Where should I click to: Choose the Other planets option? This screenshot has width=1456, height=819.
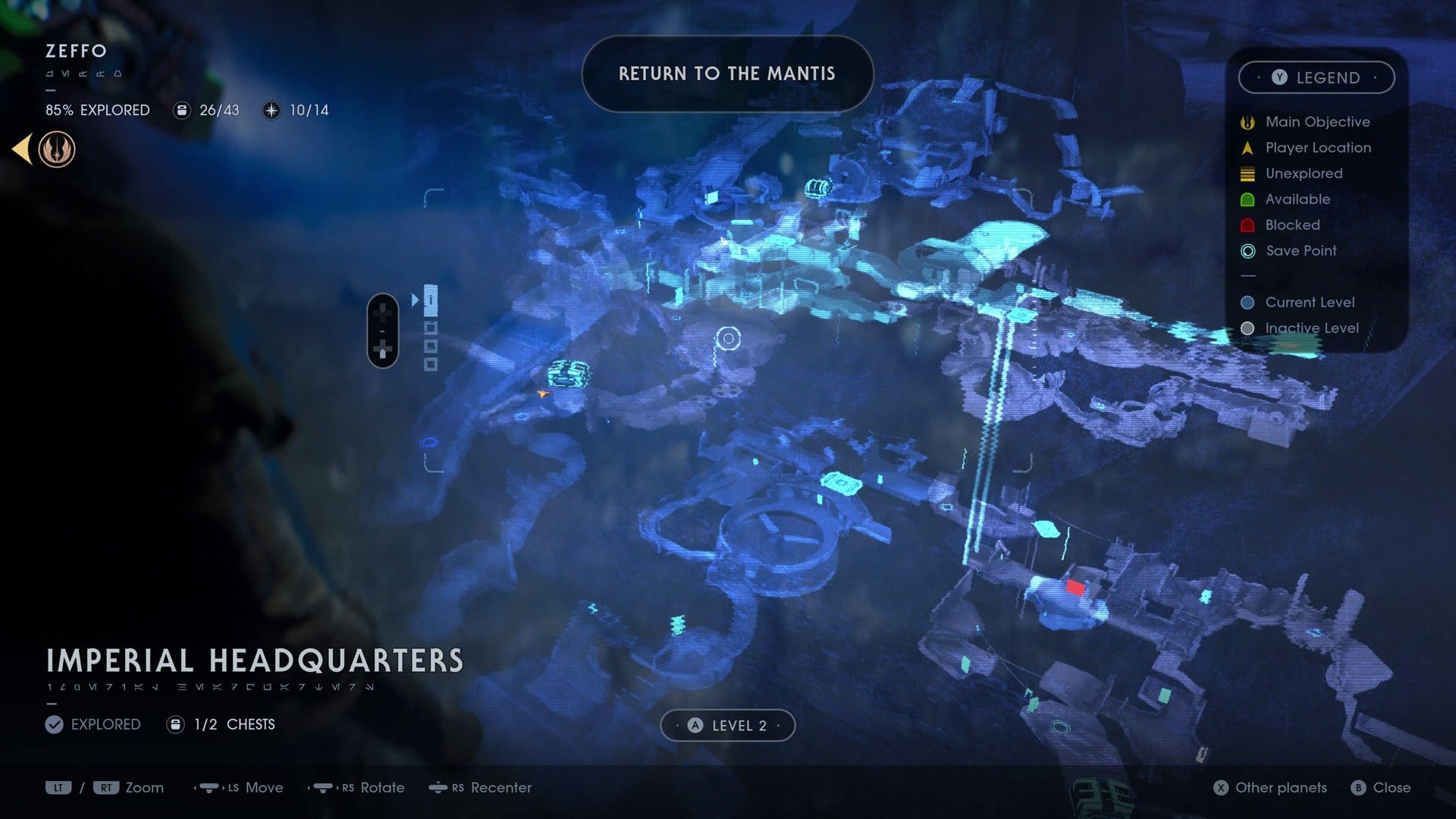pos(1271,788)
